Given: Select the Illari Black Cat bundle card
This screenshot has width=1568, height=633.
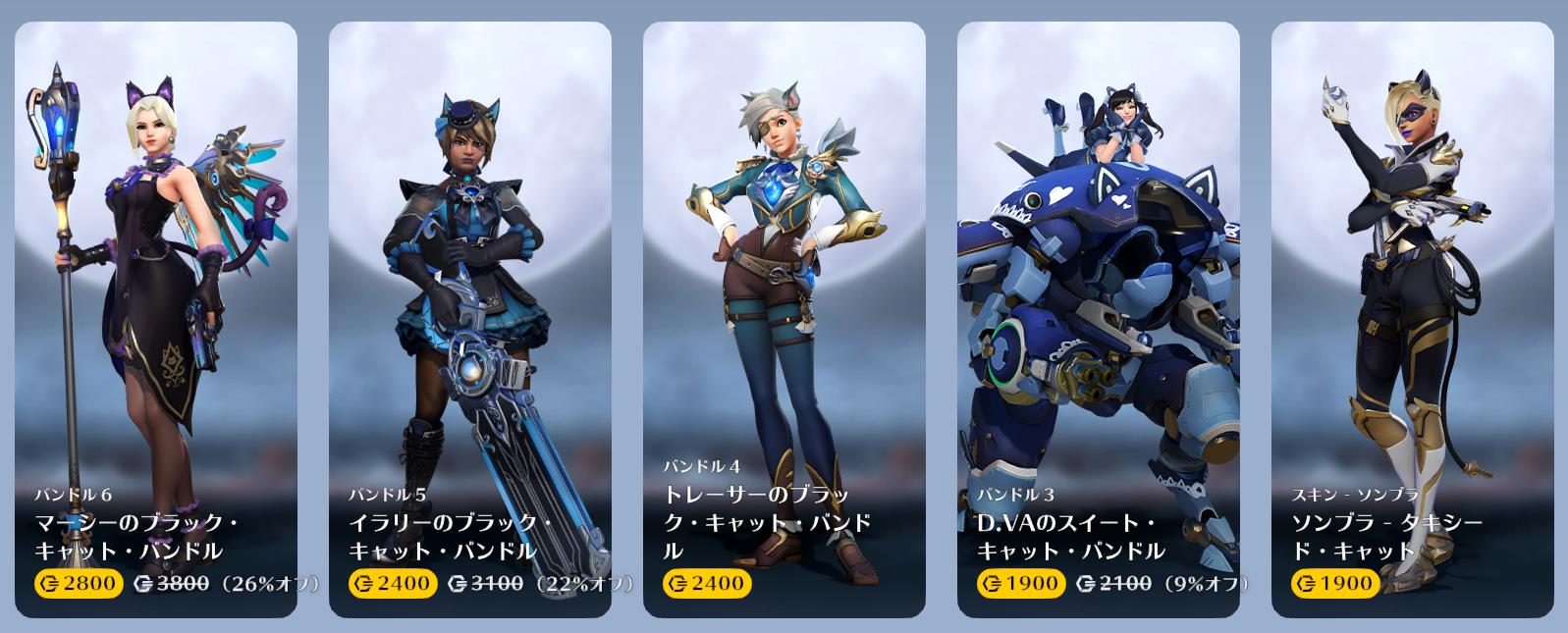Looking at the screenshot, I should click(x=469, y=319).
